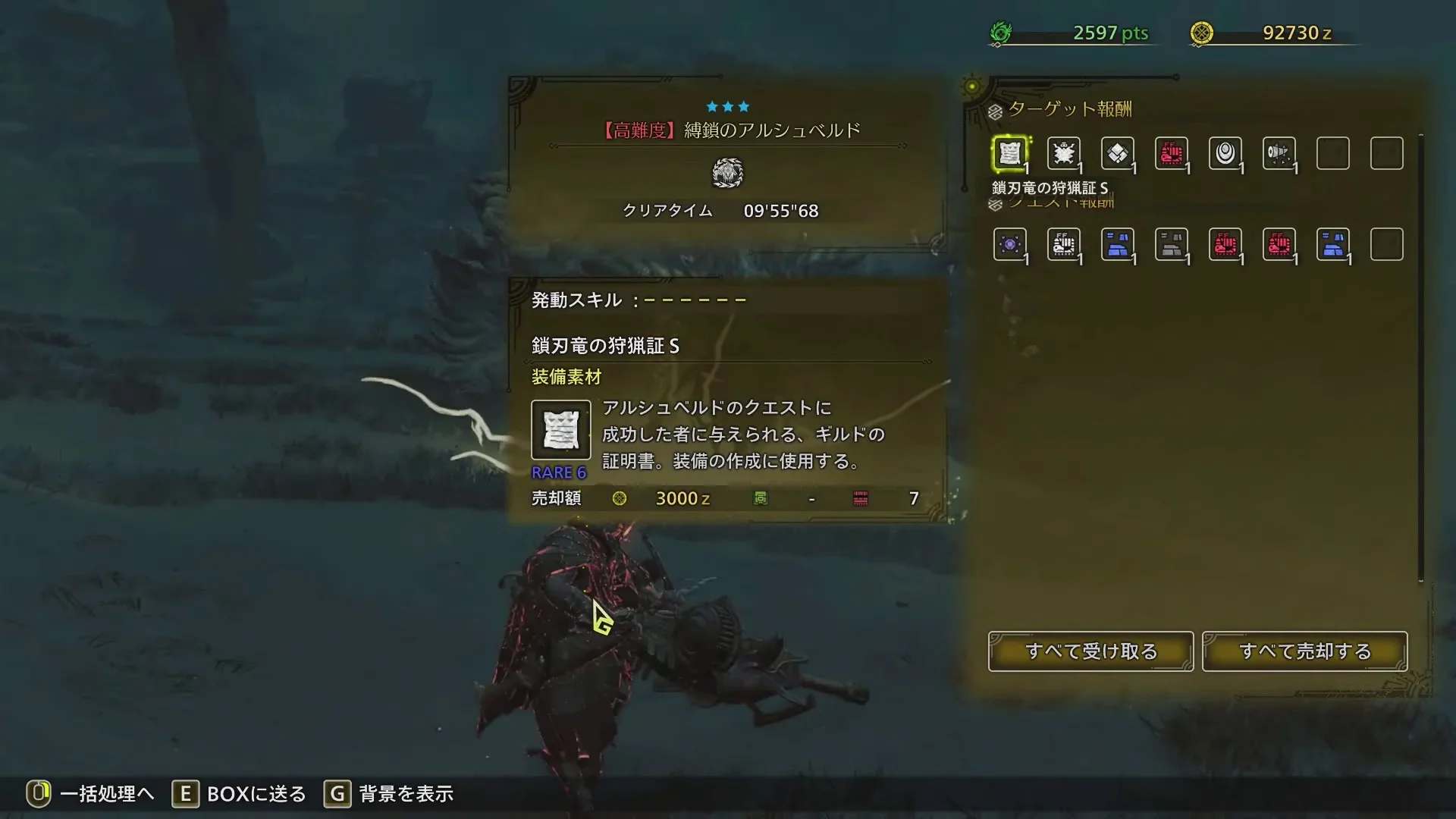The height and width of the screenshot is (819, 1456).
Task: Select the gem fragment target reward icon
Action: coord(1118,153)
